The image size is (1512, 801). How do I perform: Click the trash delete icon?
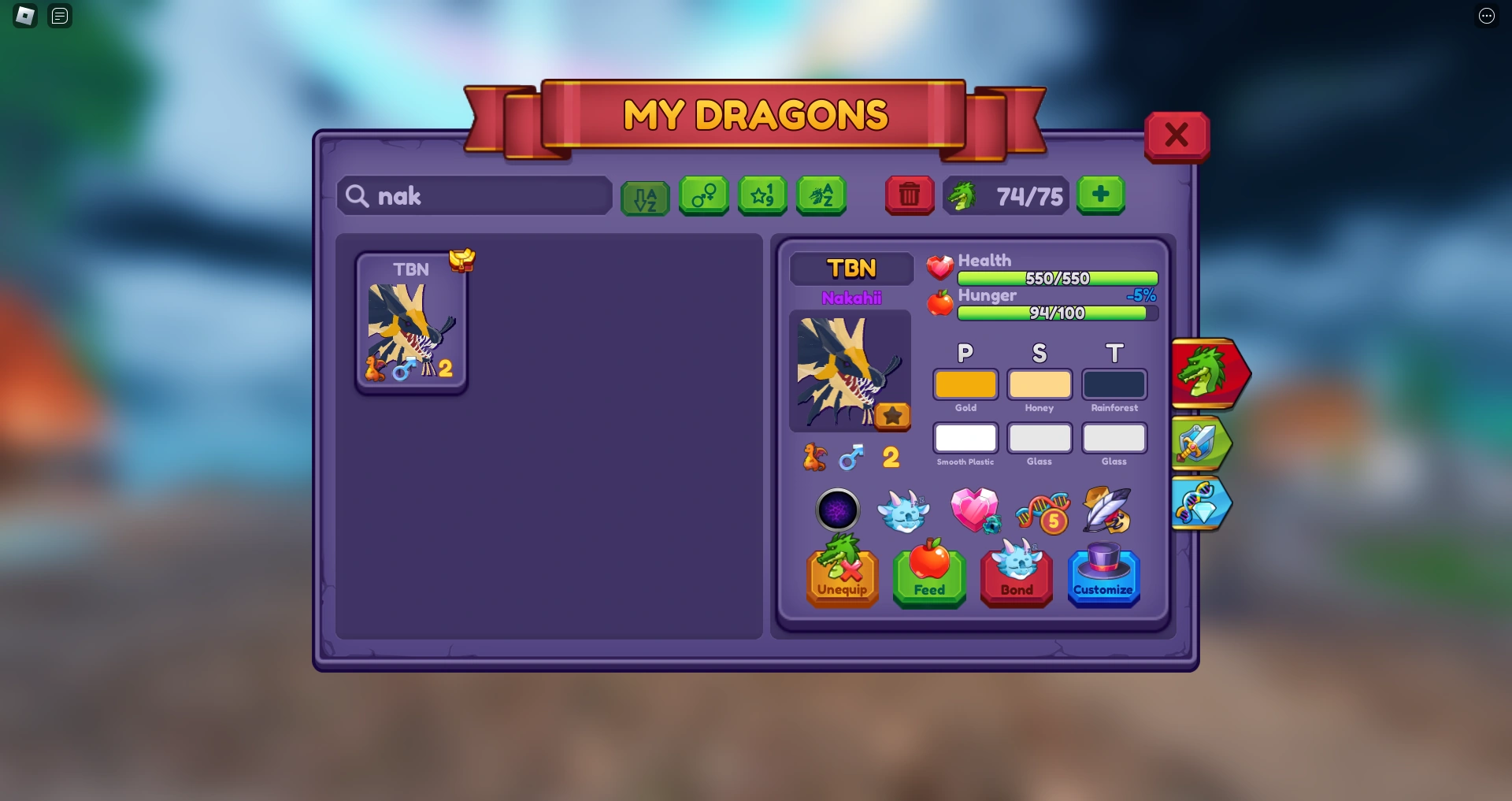coord(910,196)
